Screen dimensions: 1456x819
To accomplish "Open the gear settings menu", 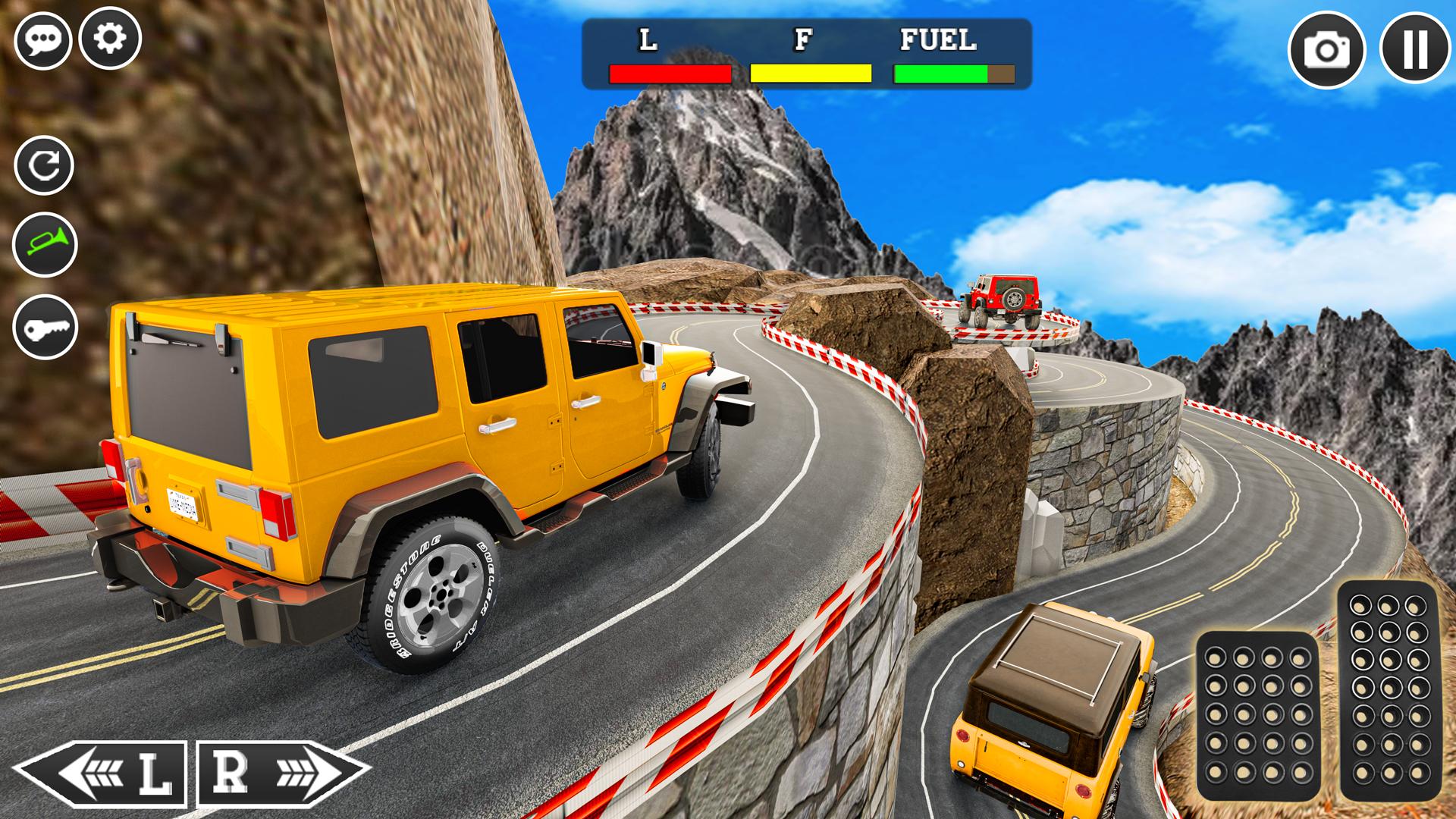I will click(111, 39).
